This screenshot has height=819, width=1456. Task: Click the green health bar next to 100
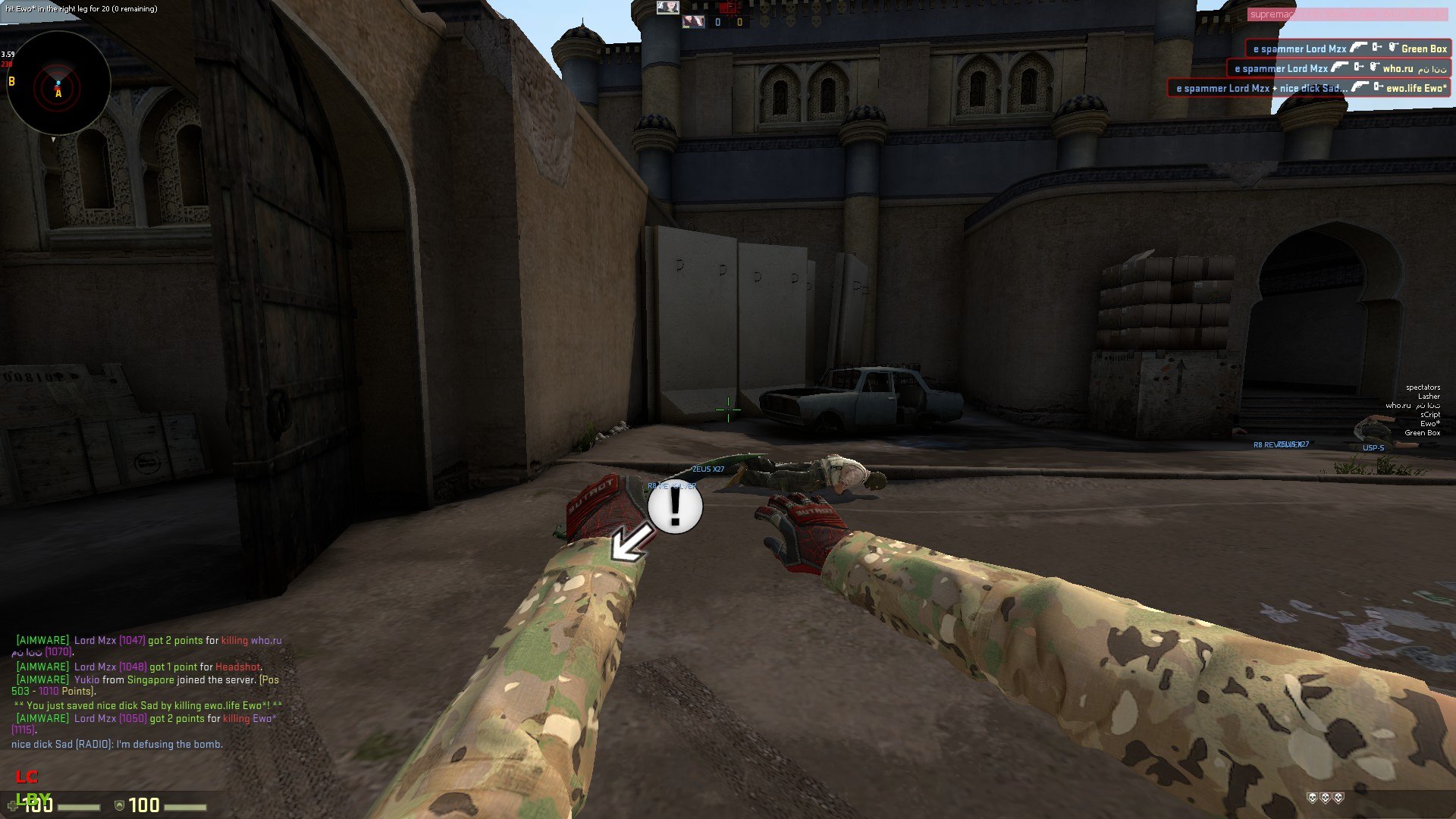click(80, 808)
